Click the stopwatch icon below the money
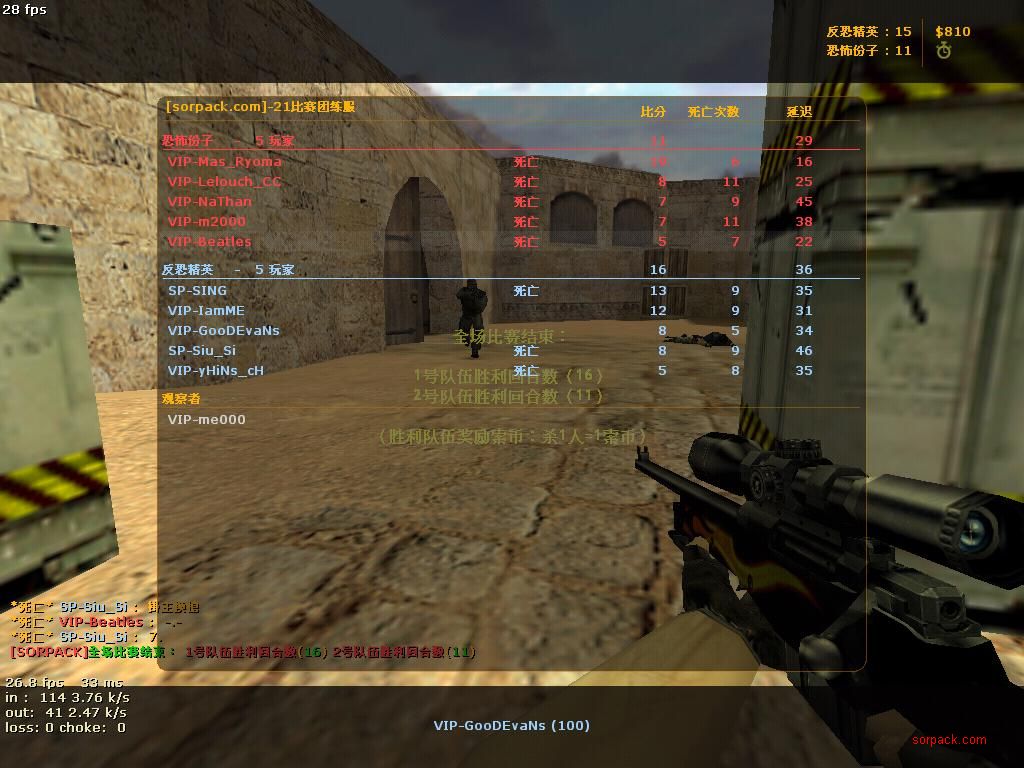1024x768 pixels. [944, 50]
